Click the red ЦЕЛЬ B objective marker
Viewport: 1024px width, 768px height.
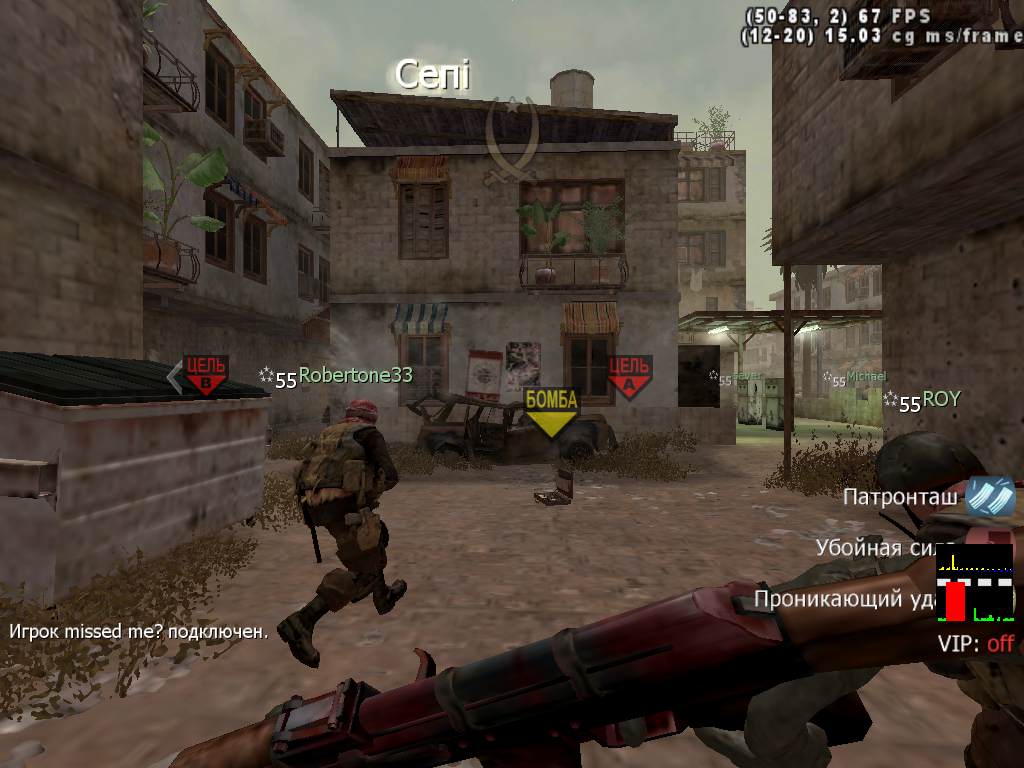pos(205,374)
